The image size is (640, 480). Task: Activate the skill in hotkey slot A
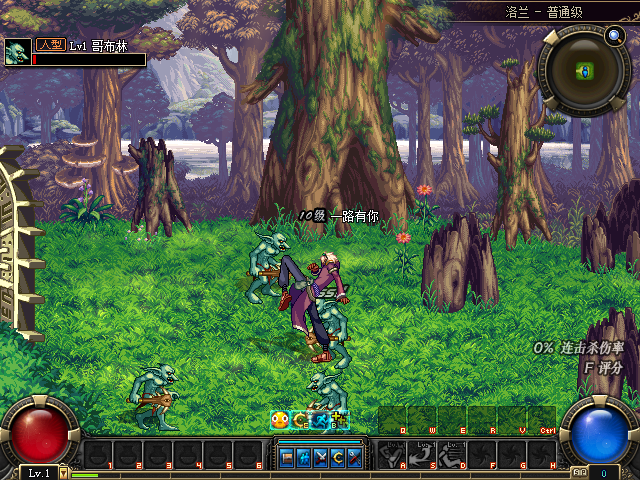click(392, 456)
